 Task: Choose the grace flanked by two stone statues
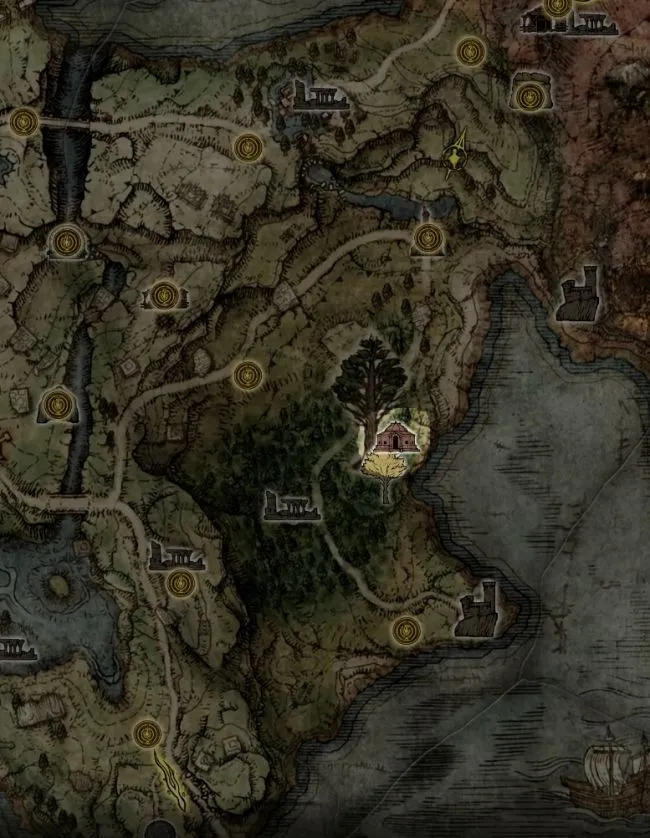pos(165,295)
